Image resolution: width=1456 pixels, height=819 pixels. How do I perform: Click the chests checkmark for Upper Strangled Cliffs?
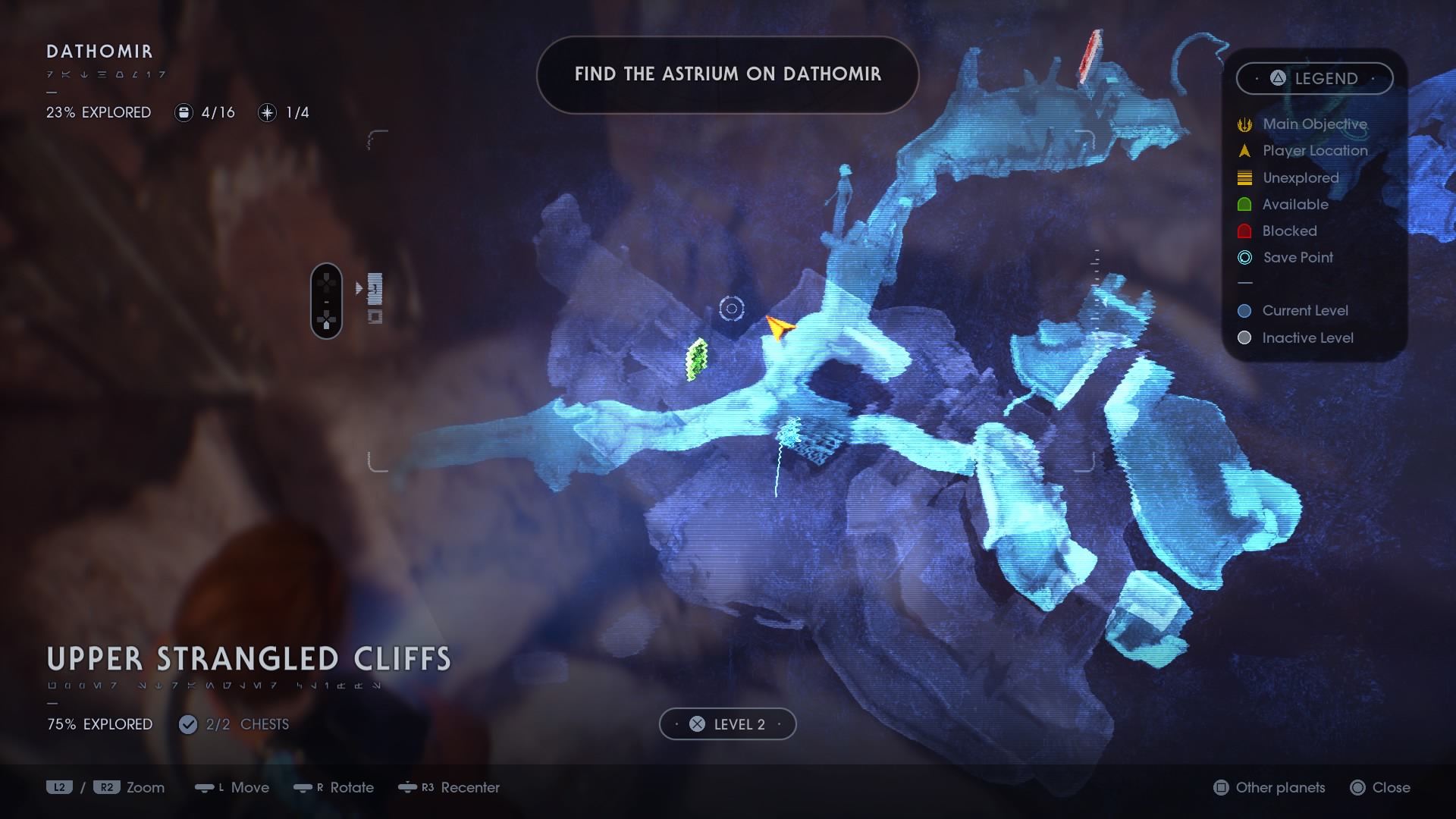pyautogui.click(x=187, y=724)
